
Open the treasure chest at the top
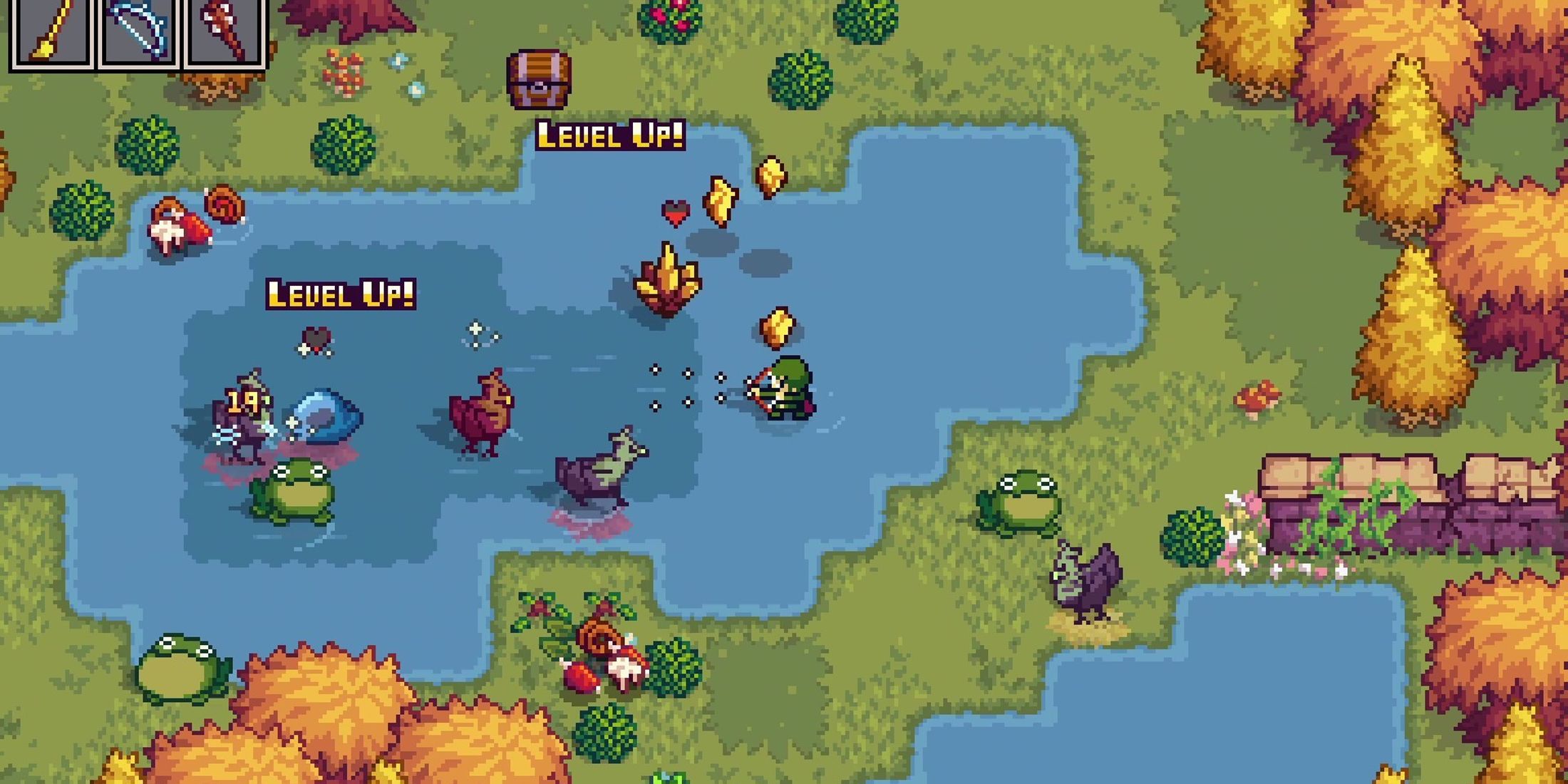(540, 78)
